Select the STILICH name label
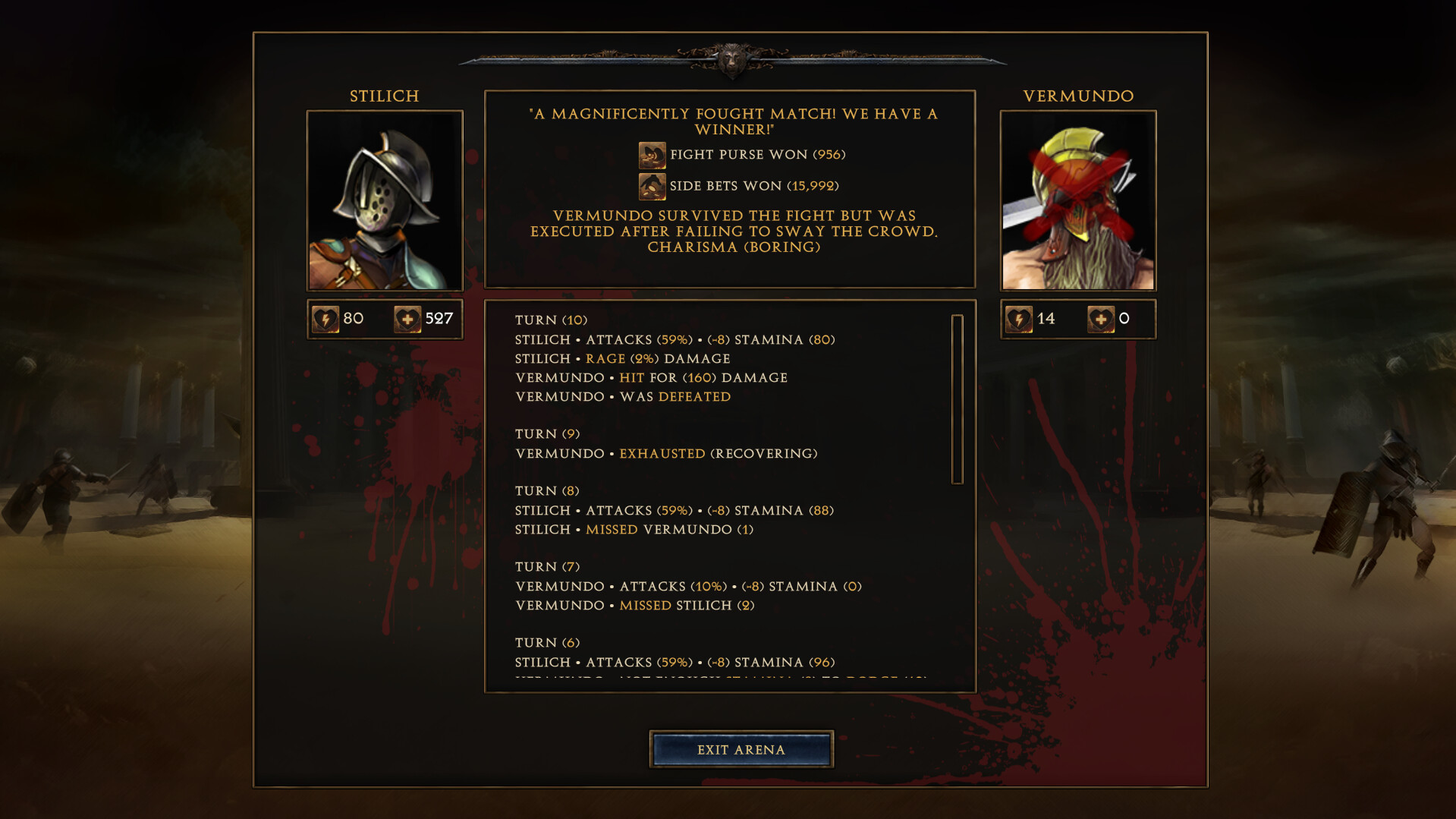1456x819 pixels. point(384,96)
